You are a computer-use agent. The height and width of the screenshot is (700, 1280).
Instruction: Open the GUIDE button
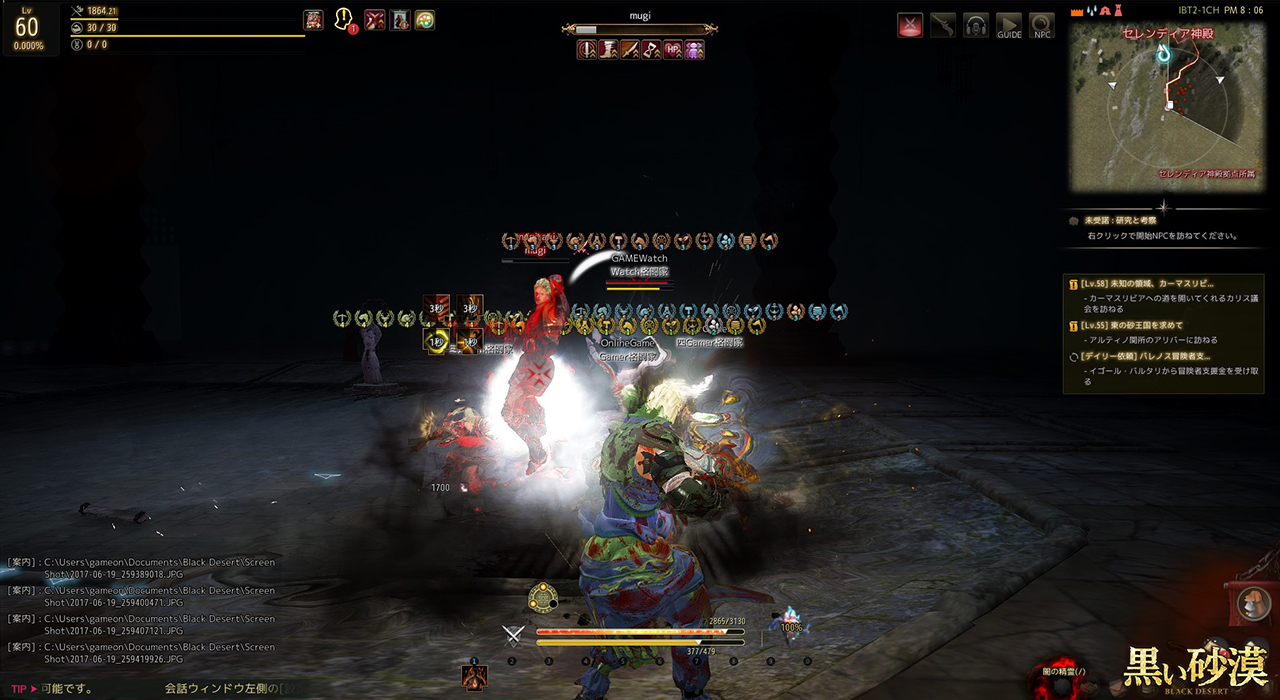tap(1009, 26)
